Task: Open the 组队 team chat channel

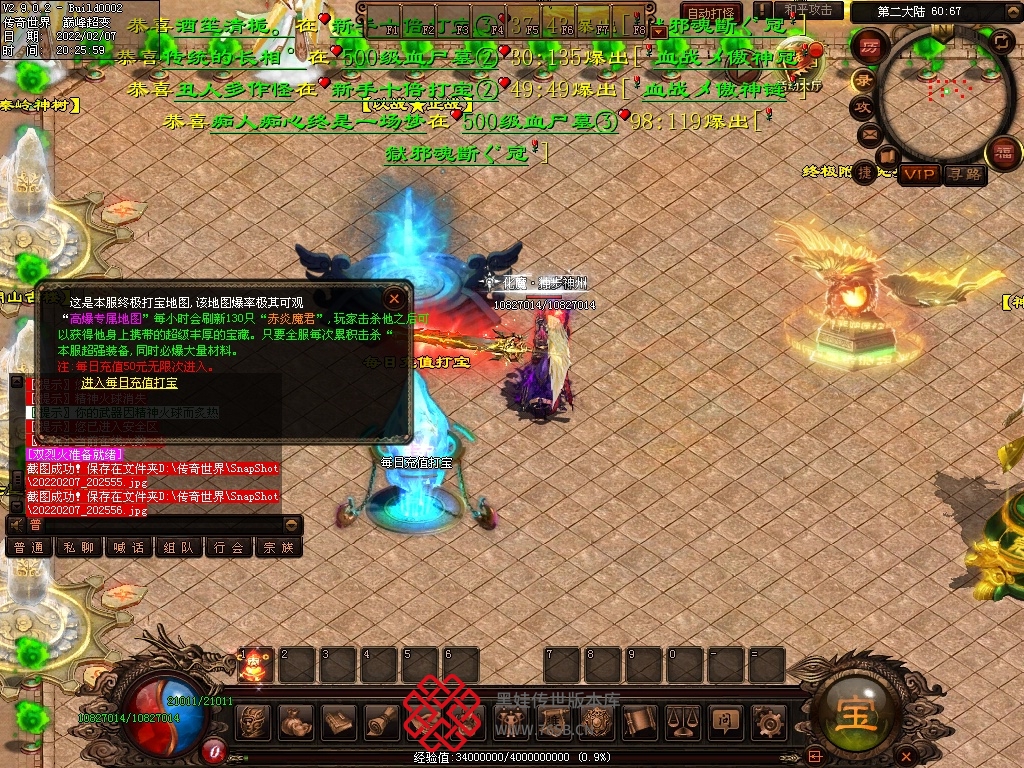Action: (179, 548)
